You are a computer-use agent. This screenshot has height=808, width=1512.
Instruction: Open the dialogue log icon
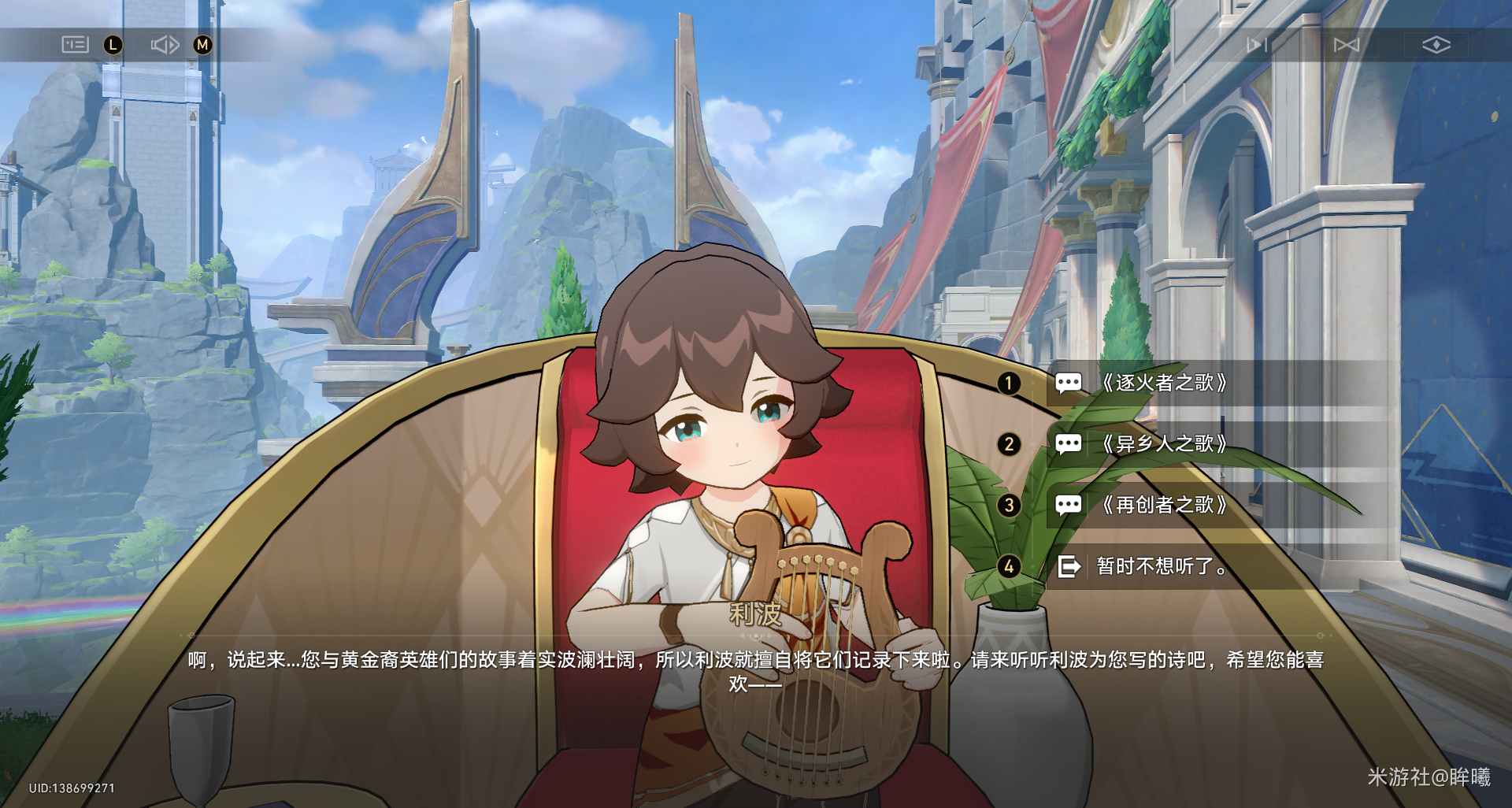75,45
